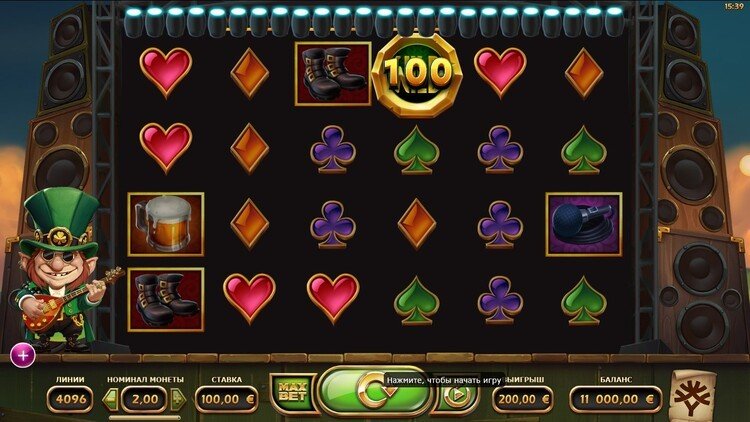Spin the reels with the green button
Screen dimensions: 750x422
(x=372, y=392)
